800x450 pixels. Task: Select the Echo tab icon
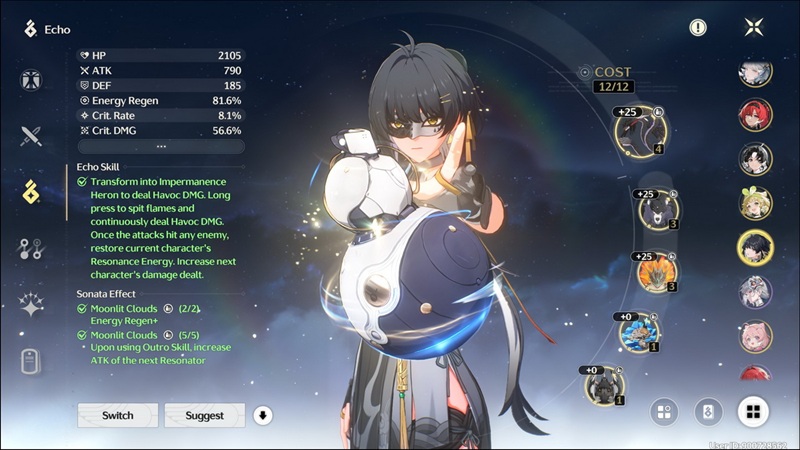tap(31, 192)
